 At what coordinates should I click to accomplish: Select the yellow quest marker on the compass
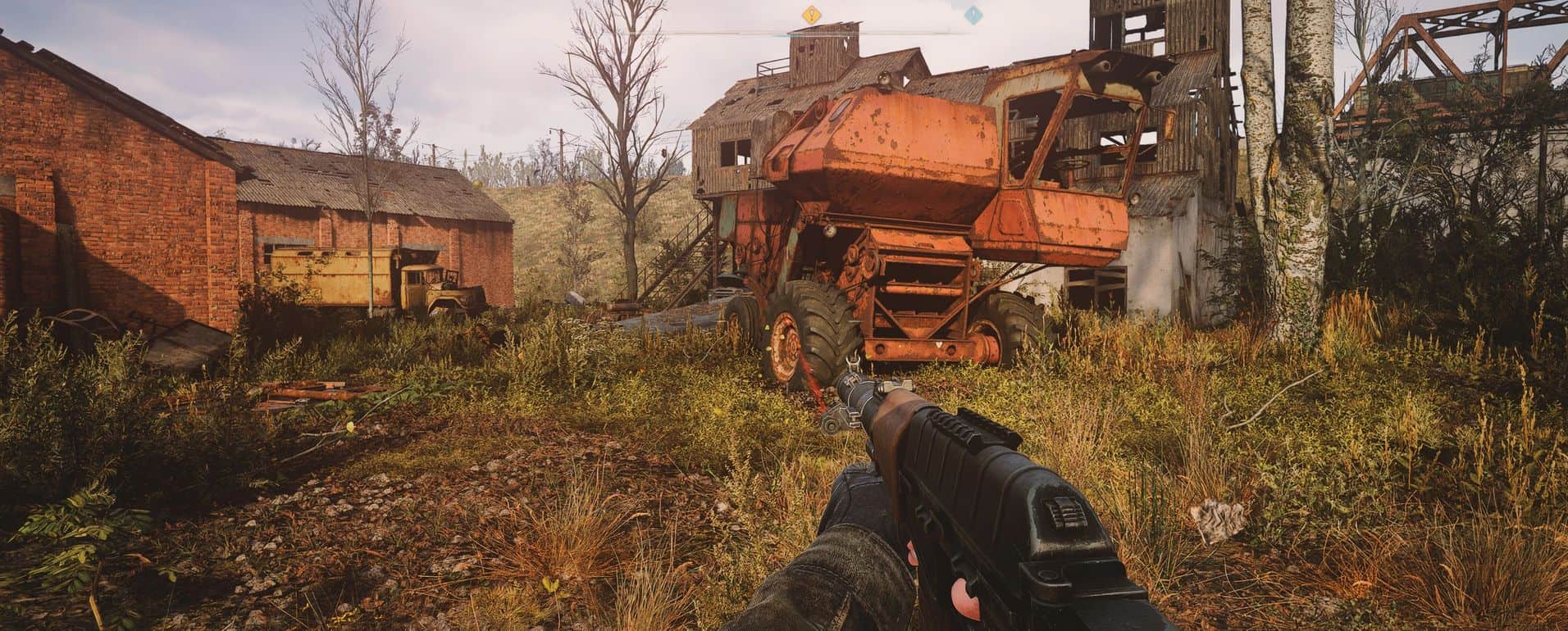[811, 14]
